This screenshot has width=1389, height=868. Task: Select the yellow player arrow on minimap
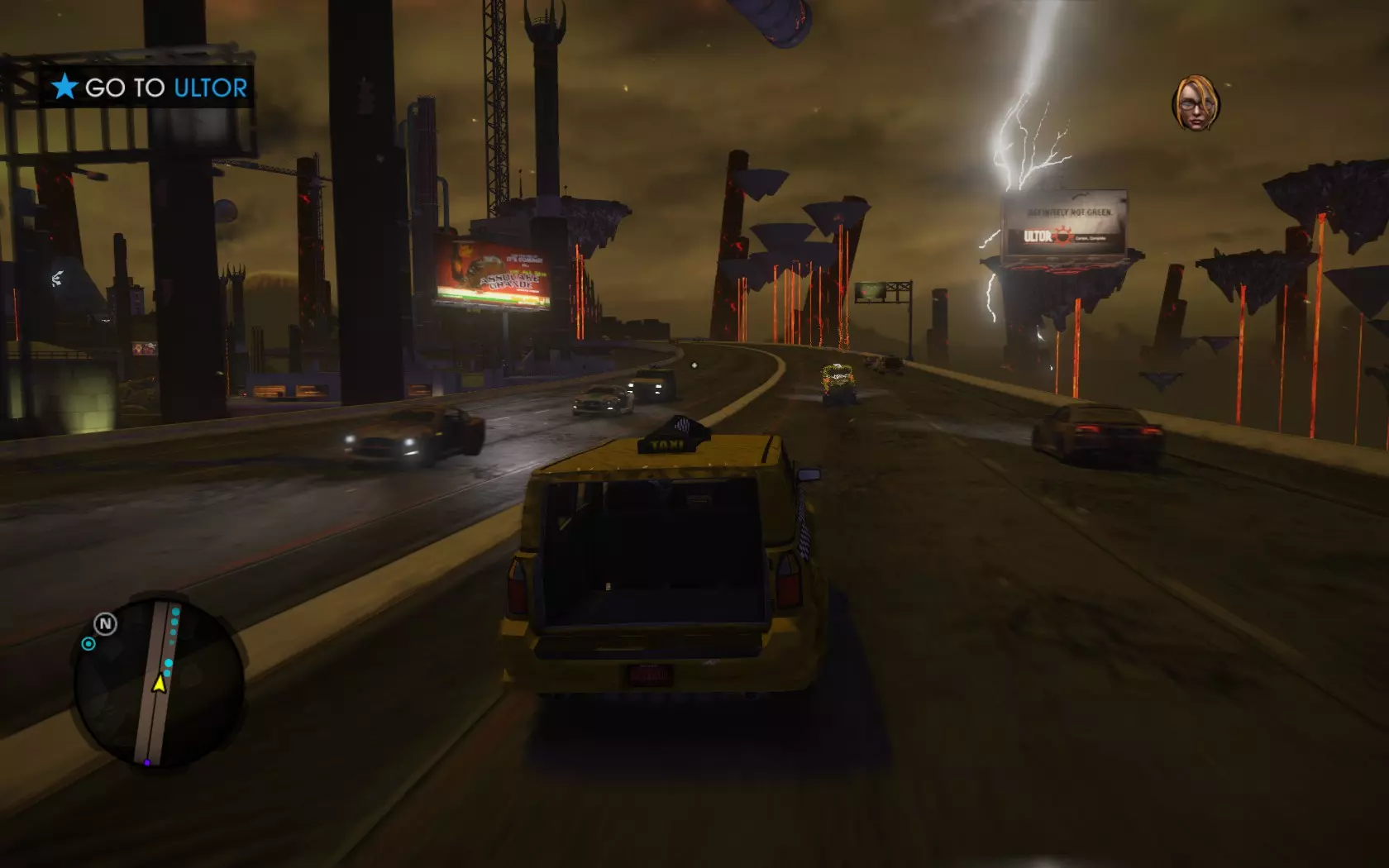159,682
